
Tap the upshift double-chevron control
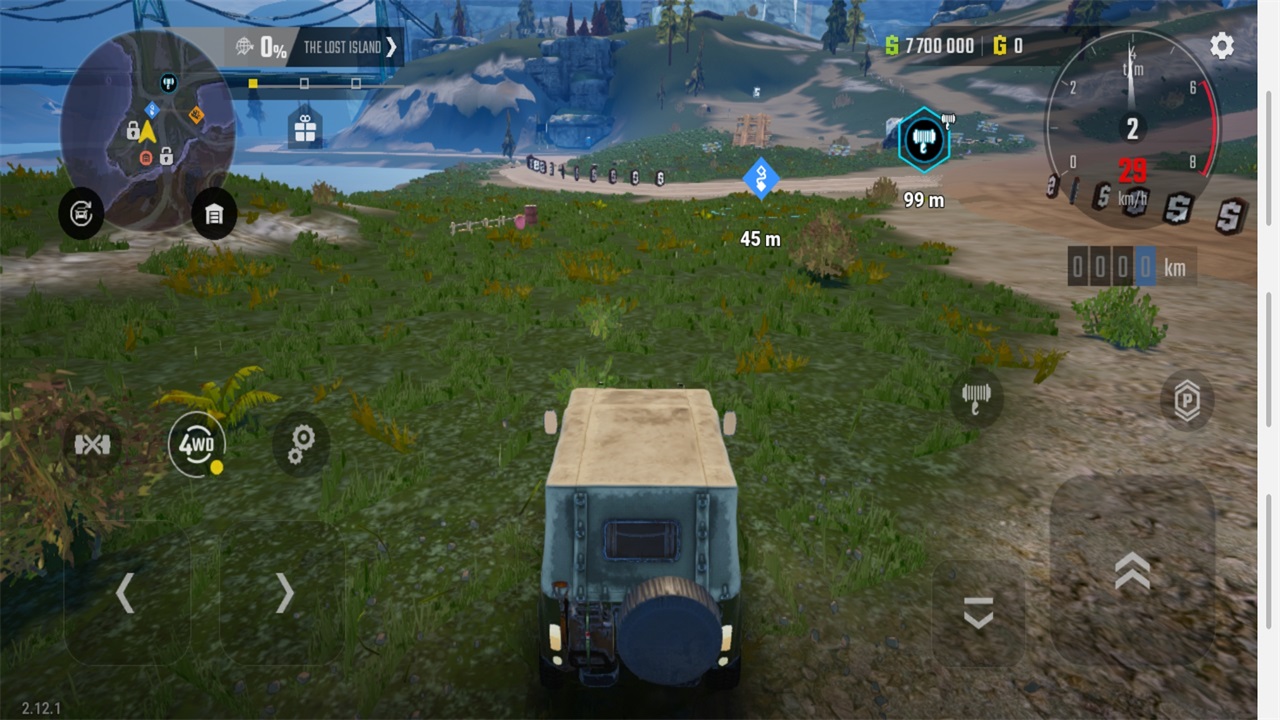pyautogui.click(x=1131, y=570)
